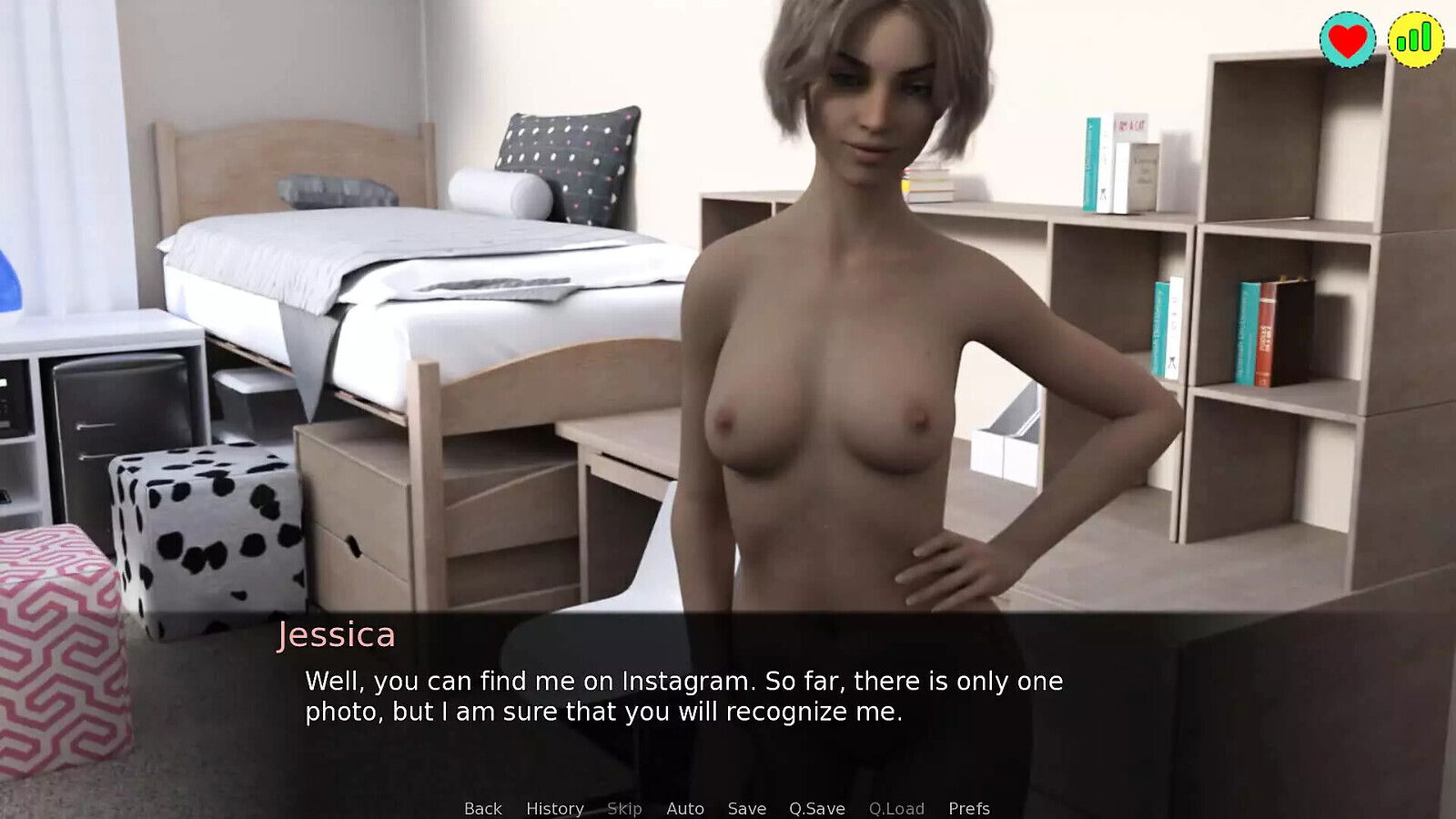This screenshot has width=1456, height=819.
Task: Open the History log
Action: click(x=557, y=808)
